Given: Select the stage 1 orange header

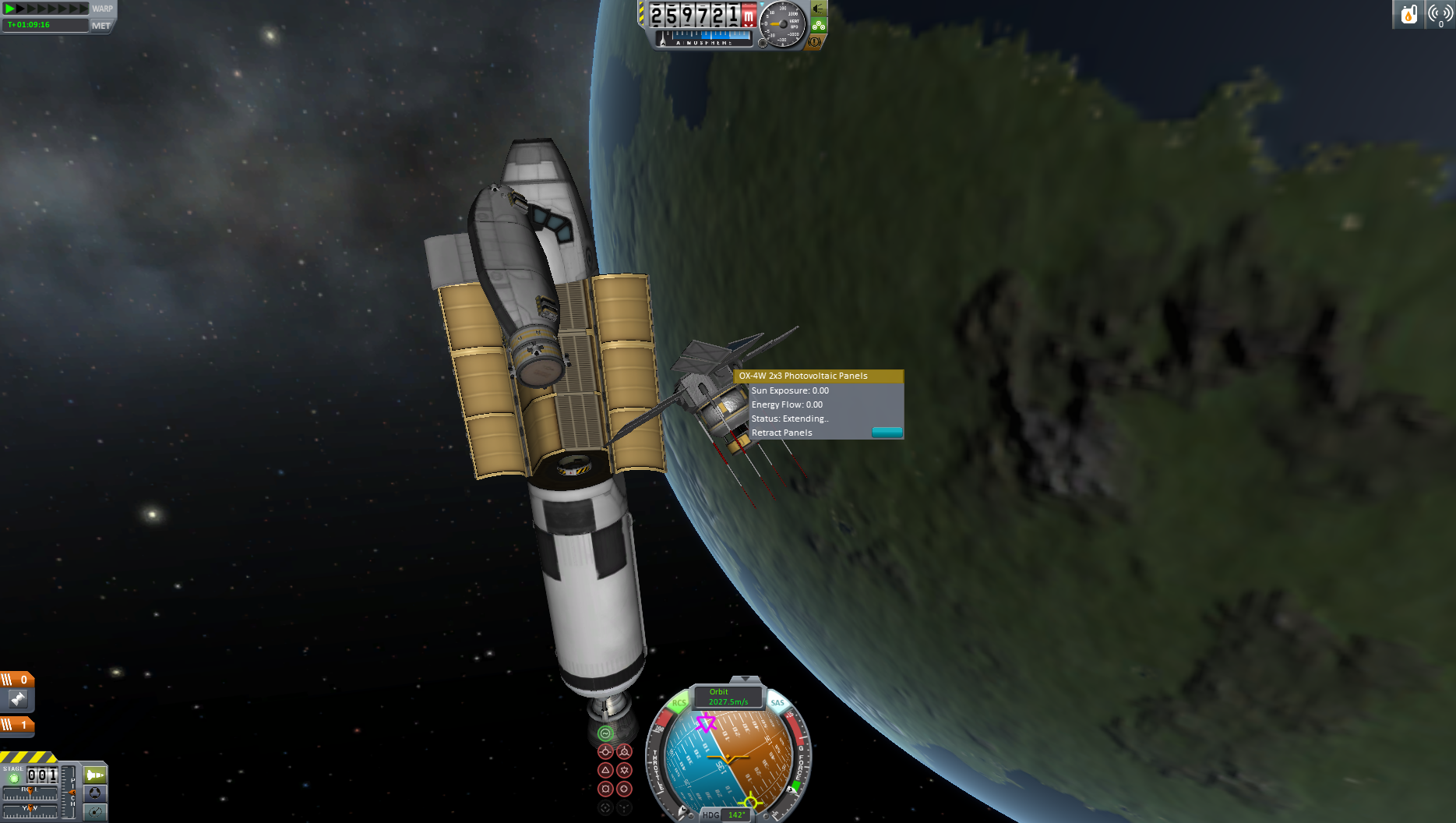Looking at the screenshot, I should 17,725.
